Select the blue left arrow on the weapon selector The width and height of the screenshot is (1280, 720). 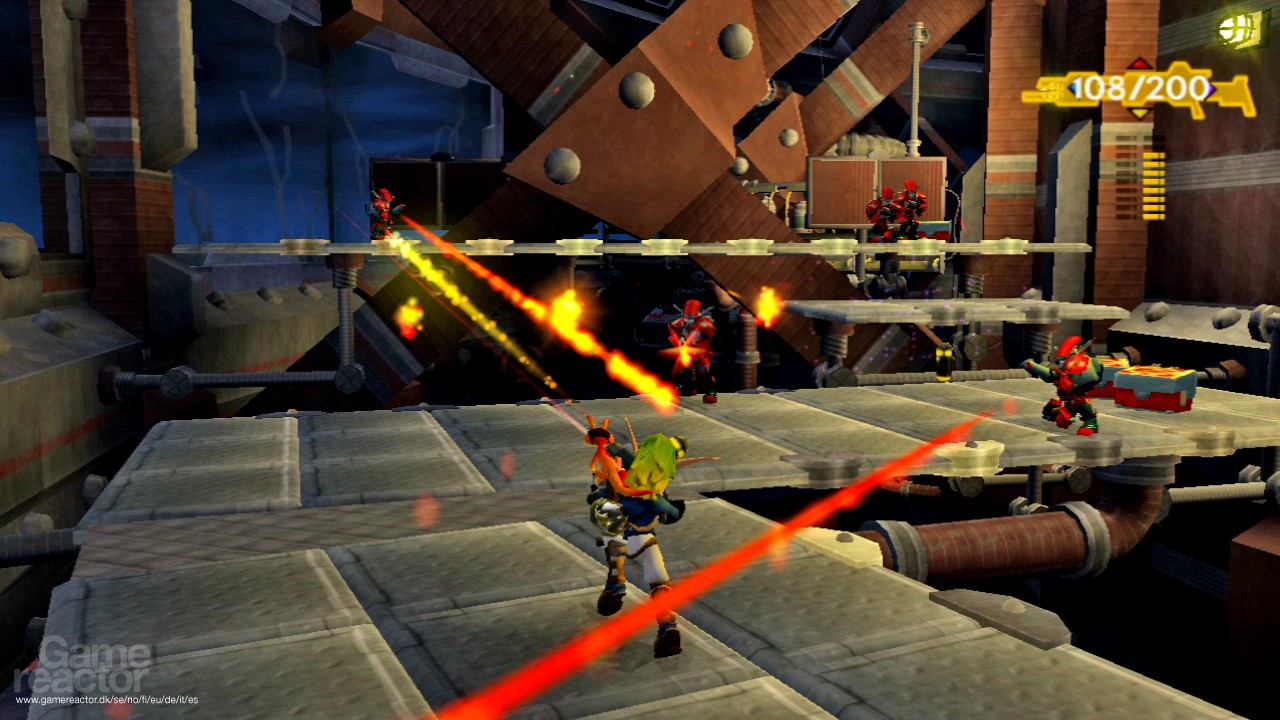click(1073, 88)
